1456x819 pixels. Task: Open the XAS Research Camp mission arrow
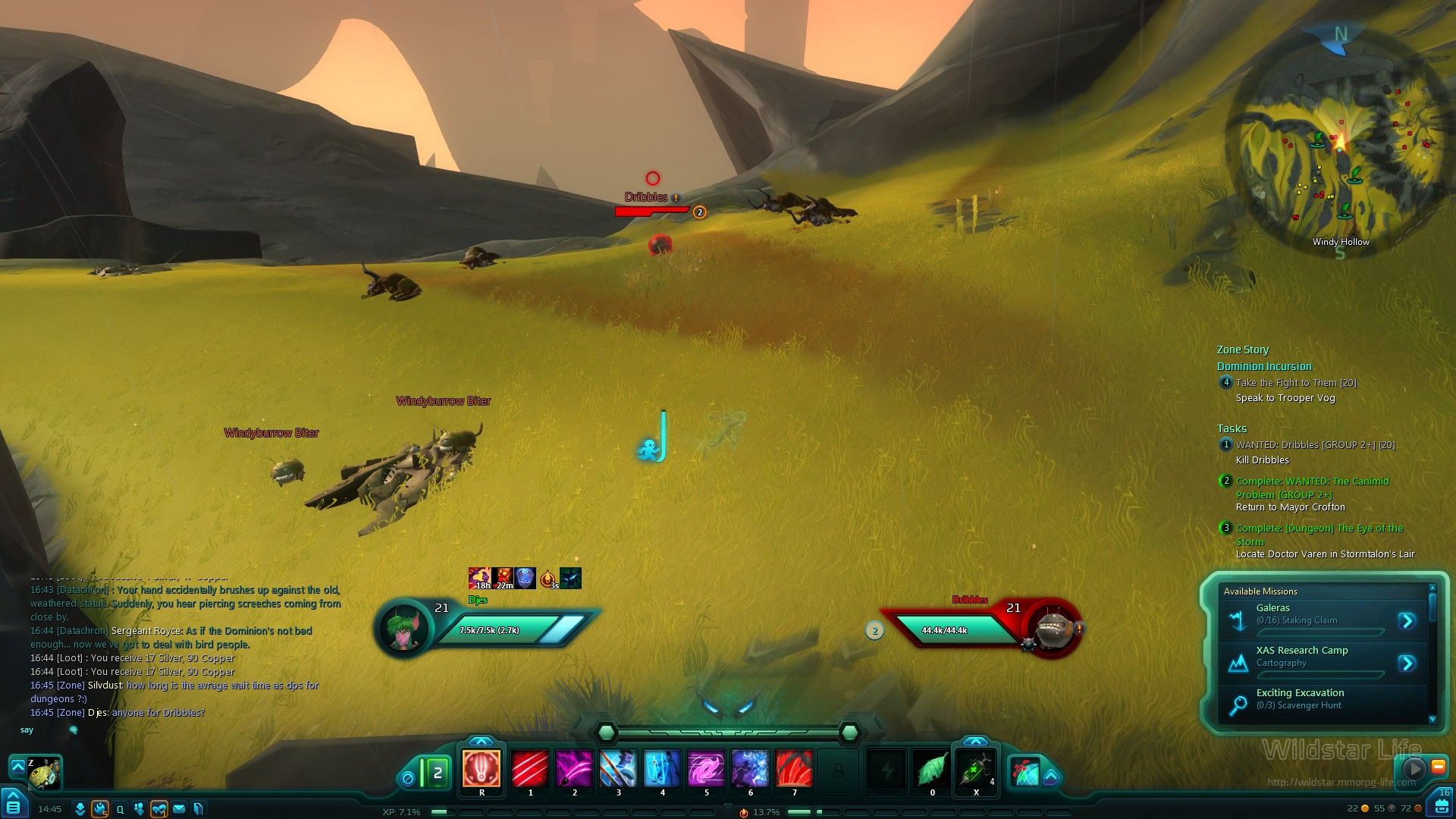pyautogui.click(x=1407, y=664)
